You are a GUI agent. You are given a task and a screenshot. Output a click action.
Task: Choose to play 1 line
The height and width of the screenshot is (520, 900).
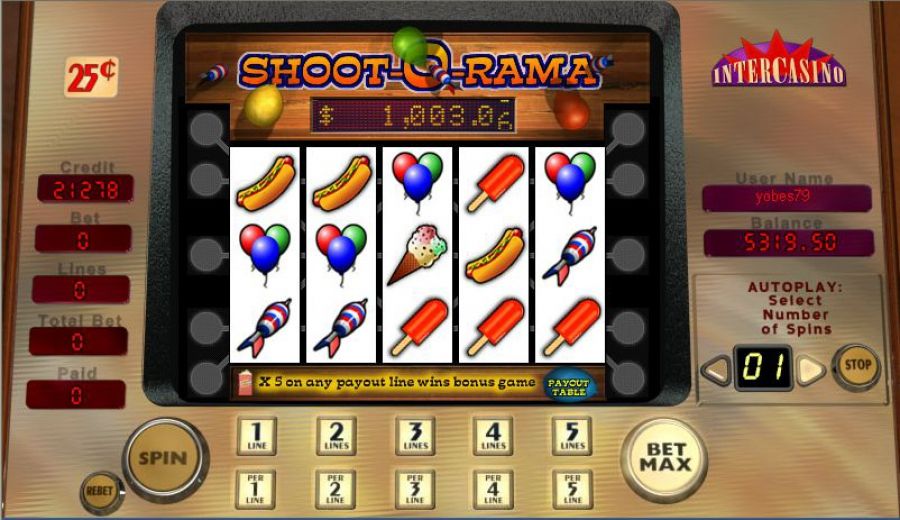click(x=257, y=435)
